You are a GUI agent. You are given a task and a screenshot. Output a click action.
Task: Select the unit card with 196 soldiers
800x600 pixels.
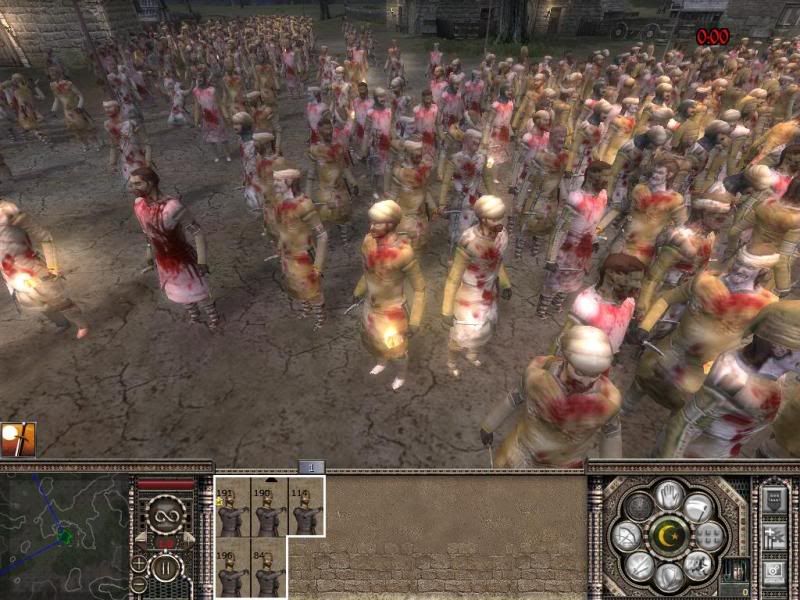pos(233,567)
